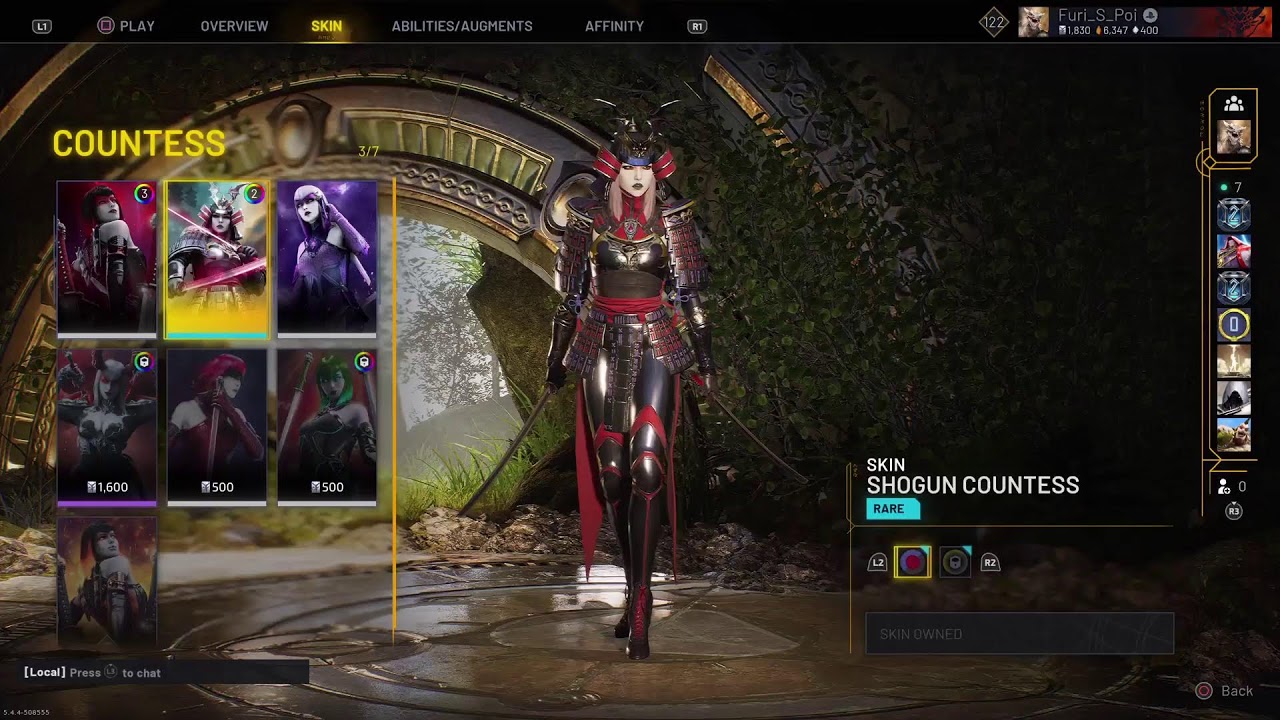The image size is (1280, 720).
Task: Click the player avatar in the party sidebar
Action: [1234, 137]
